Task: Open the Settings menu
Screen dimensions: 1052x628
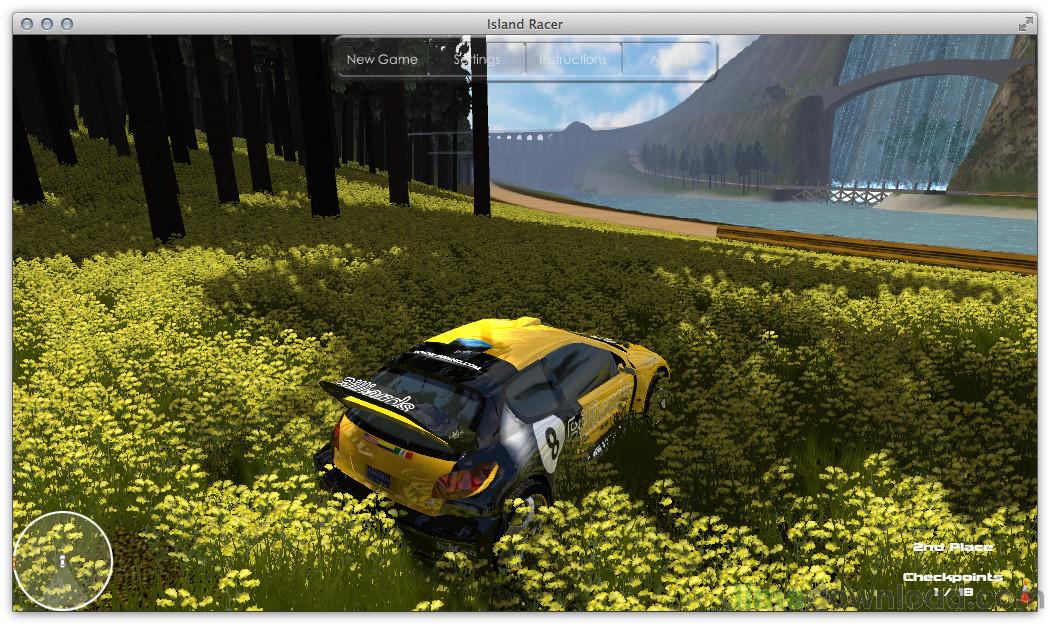Action: pos(477,59)
